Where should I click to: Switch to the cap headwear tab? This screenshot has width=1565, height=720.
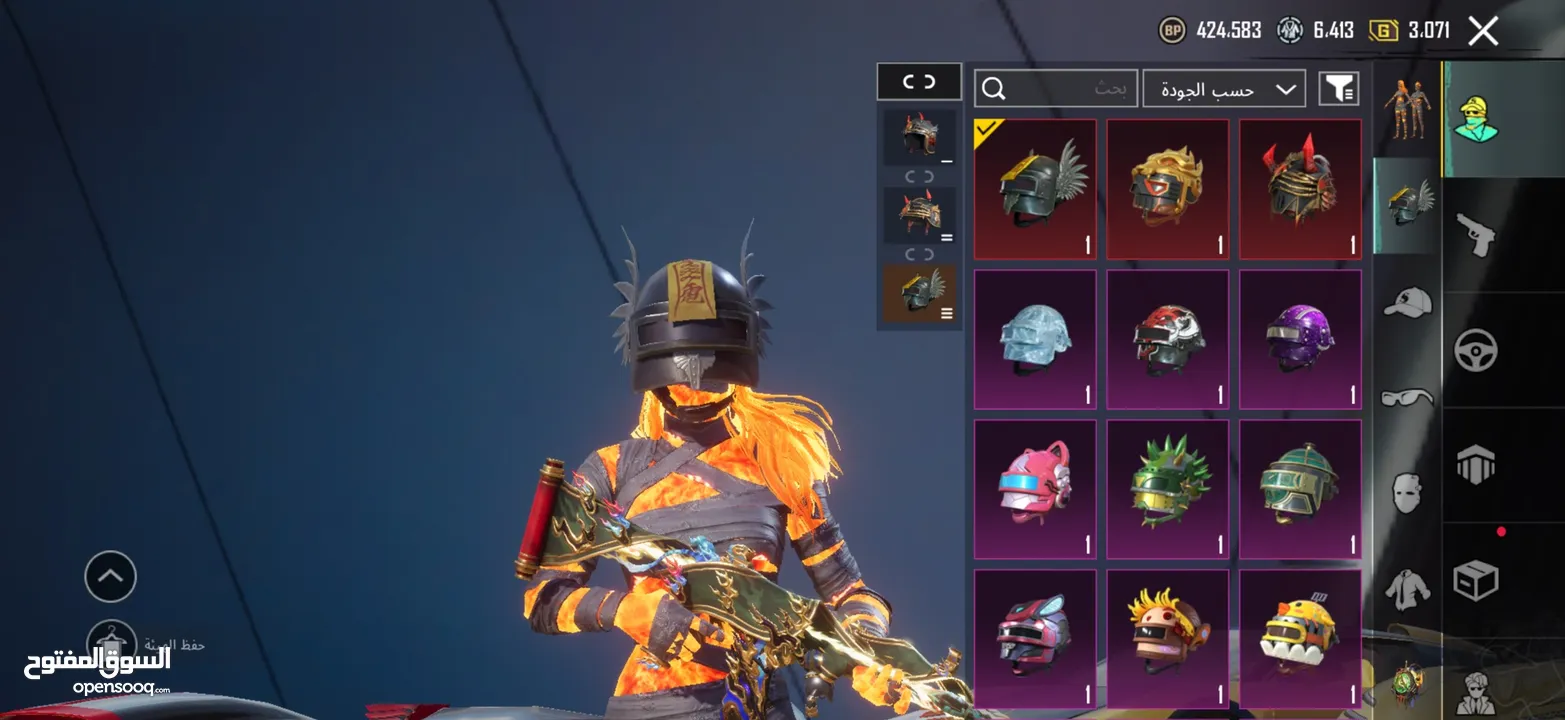click(x=1407, y=302)
